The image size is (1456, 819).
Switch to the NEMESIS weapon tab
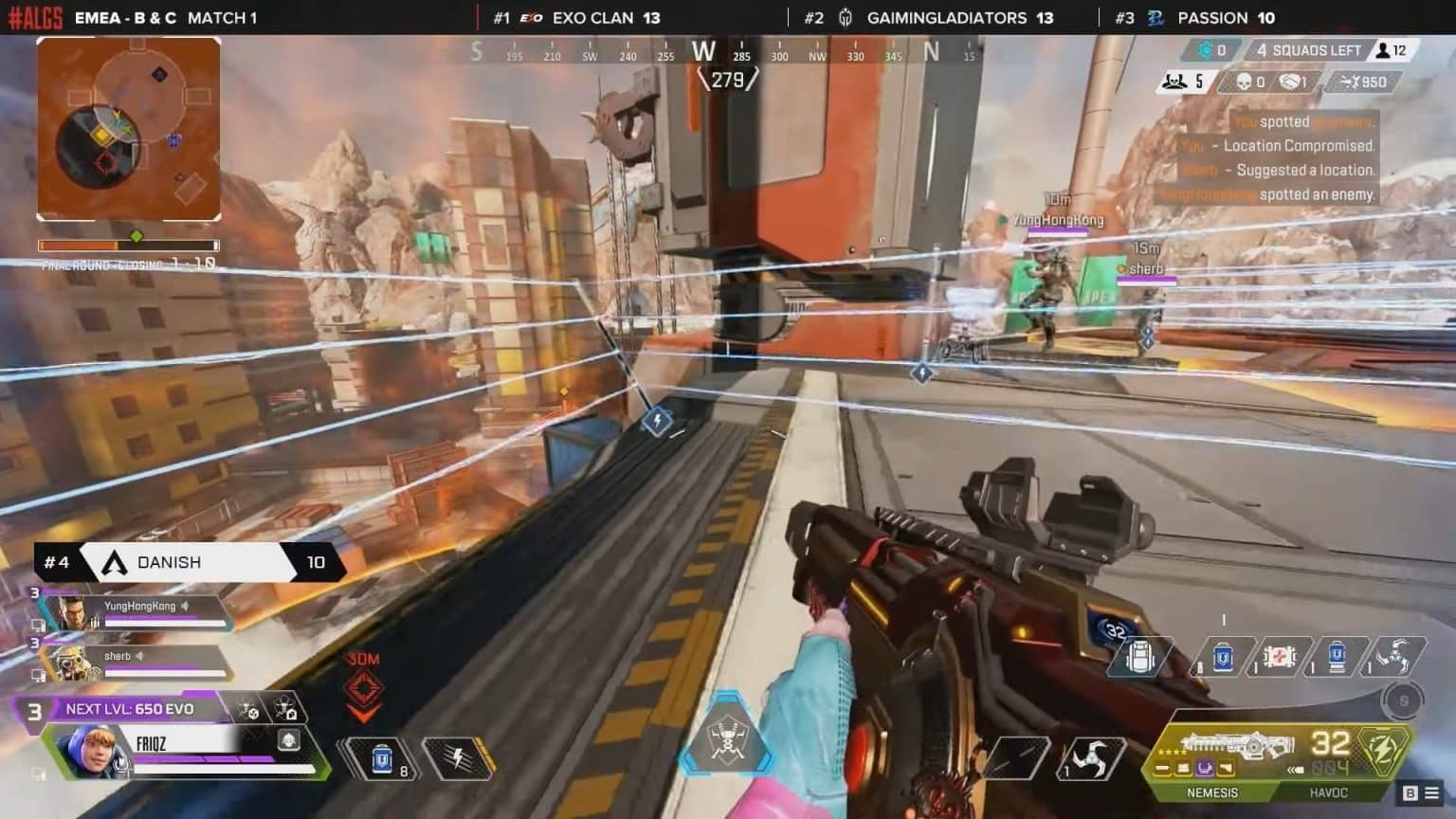pyautogui.click(x=1213, y=792)
